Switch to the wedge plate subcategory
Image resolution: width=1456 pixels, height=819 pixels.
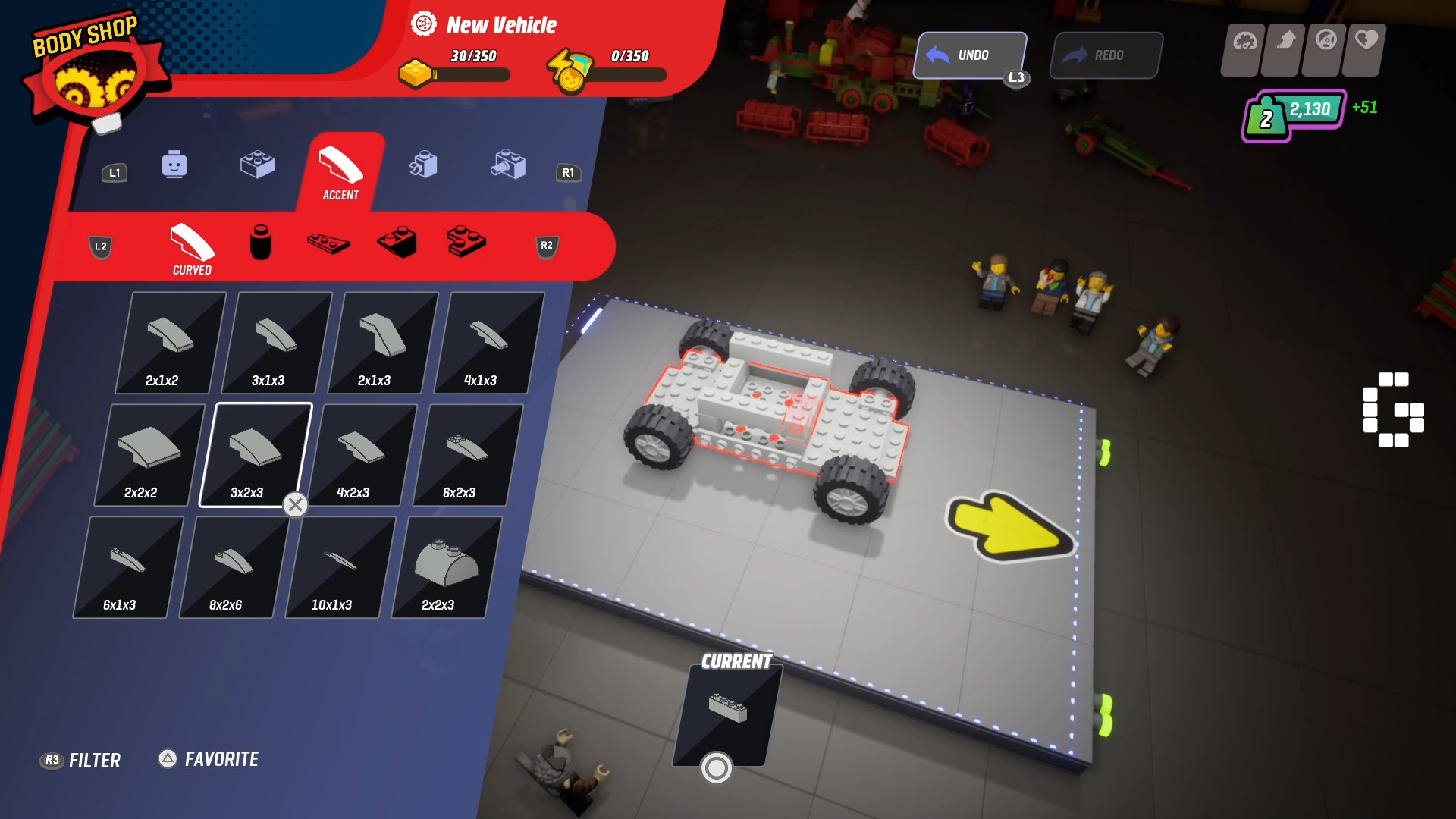[x=329, y=244]
